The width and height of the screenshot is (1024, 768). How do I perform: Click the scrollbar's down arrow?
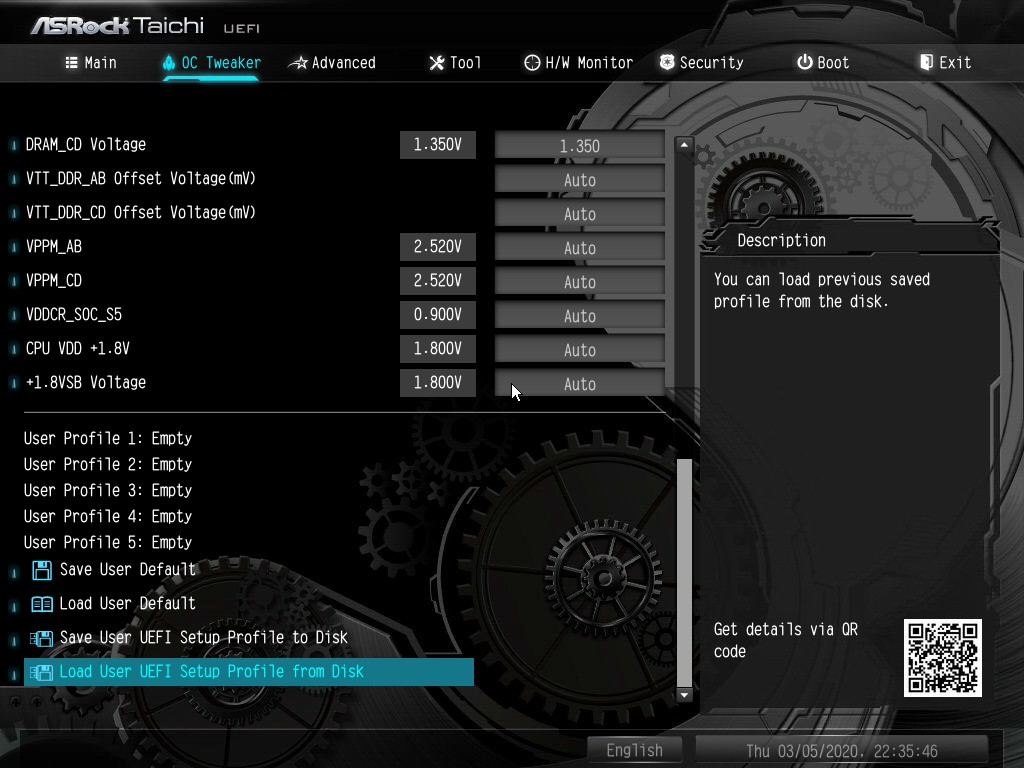coord(684,694)
